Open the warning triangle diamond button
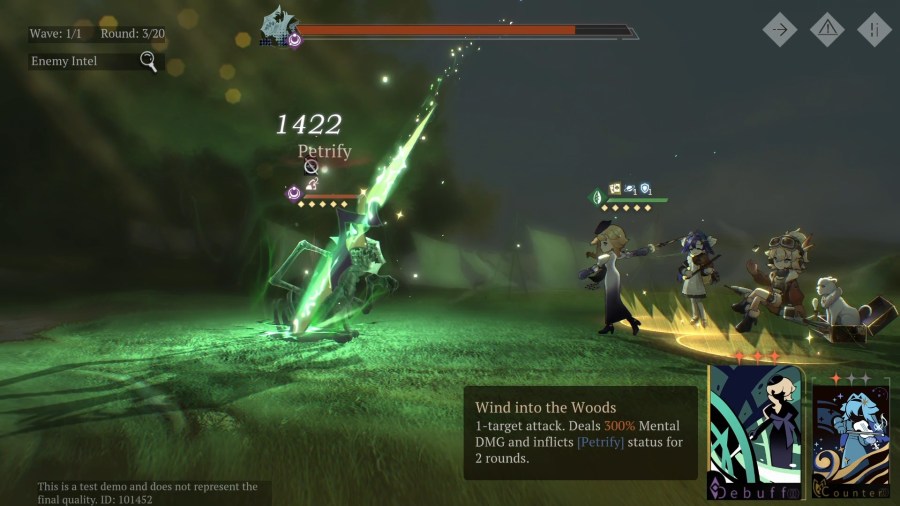 (827, 29)
